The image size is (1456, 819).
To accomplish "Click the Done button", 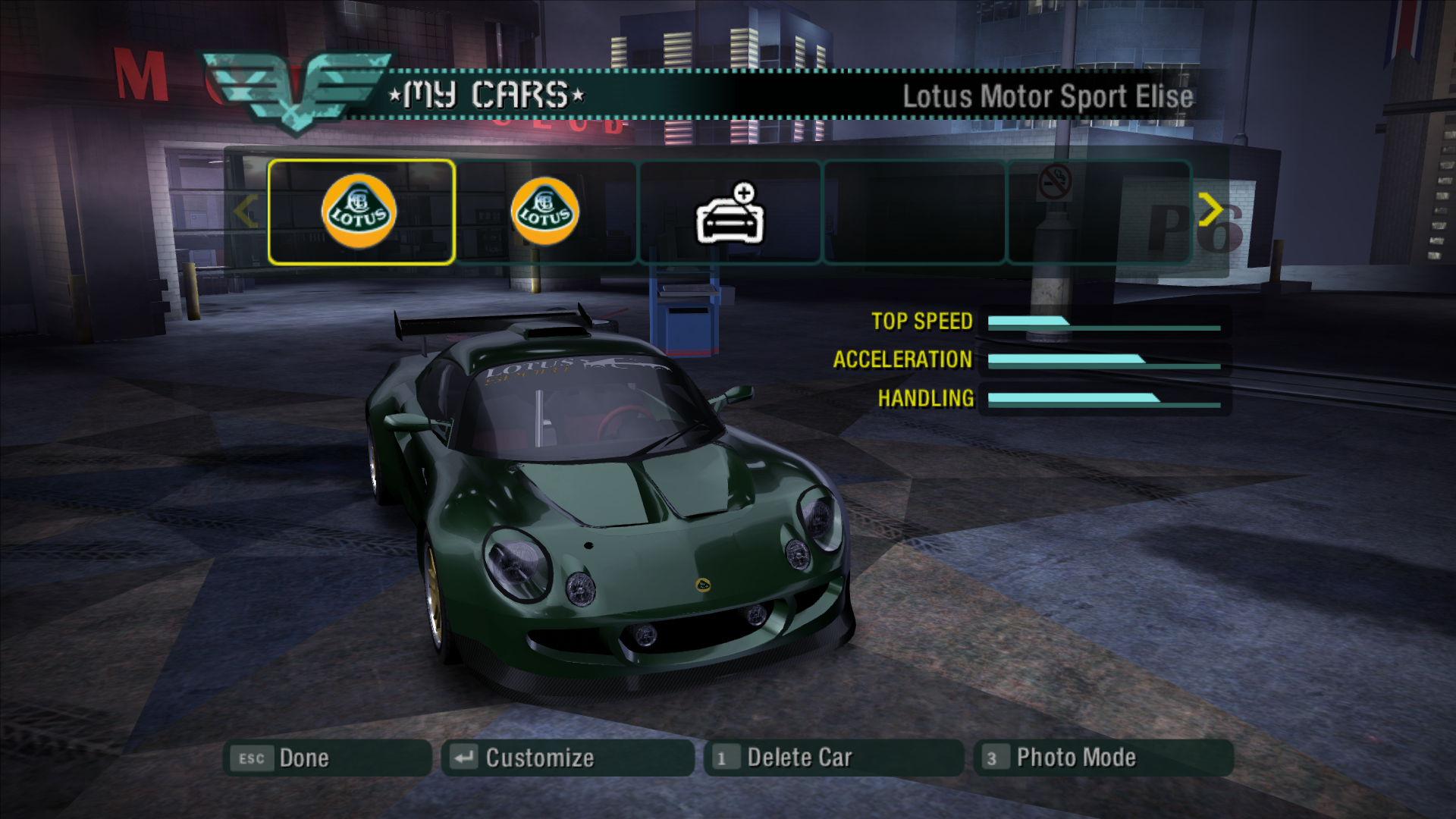I will tap(327, 758).
